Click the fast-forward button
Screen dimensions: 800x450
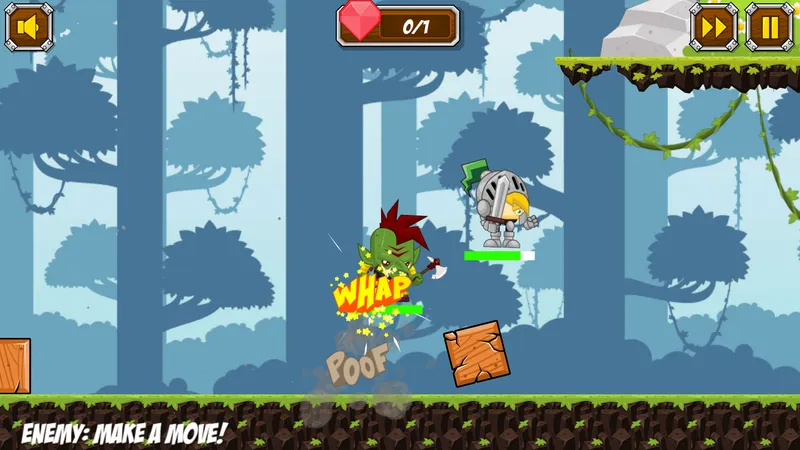tap(715, 27)
